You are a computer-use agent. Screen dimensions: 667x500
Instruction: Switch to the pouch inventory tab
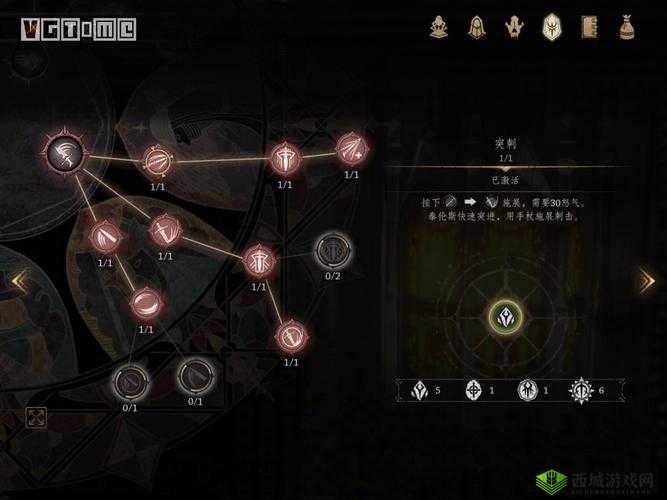click(x=627, y=26)
